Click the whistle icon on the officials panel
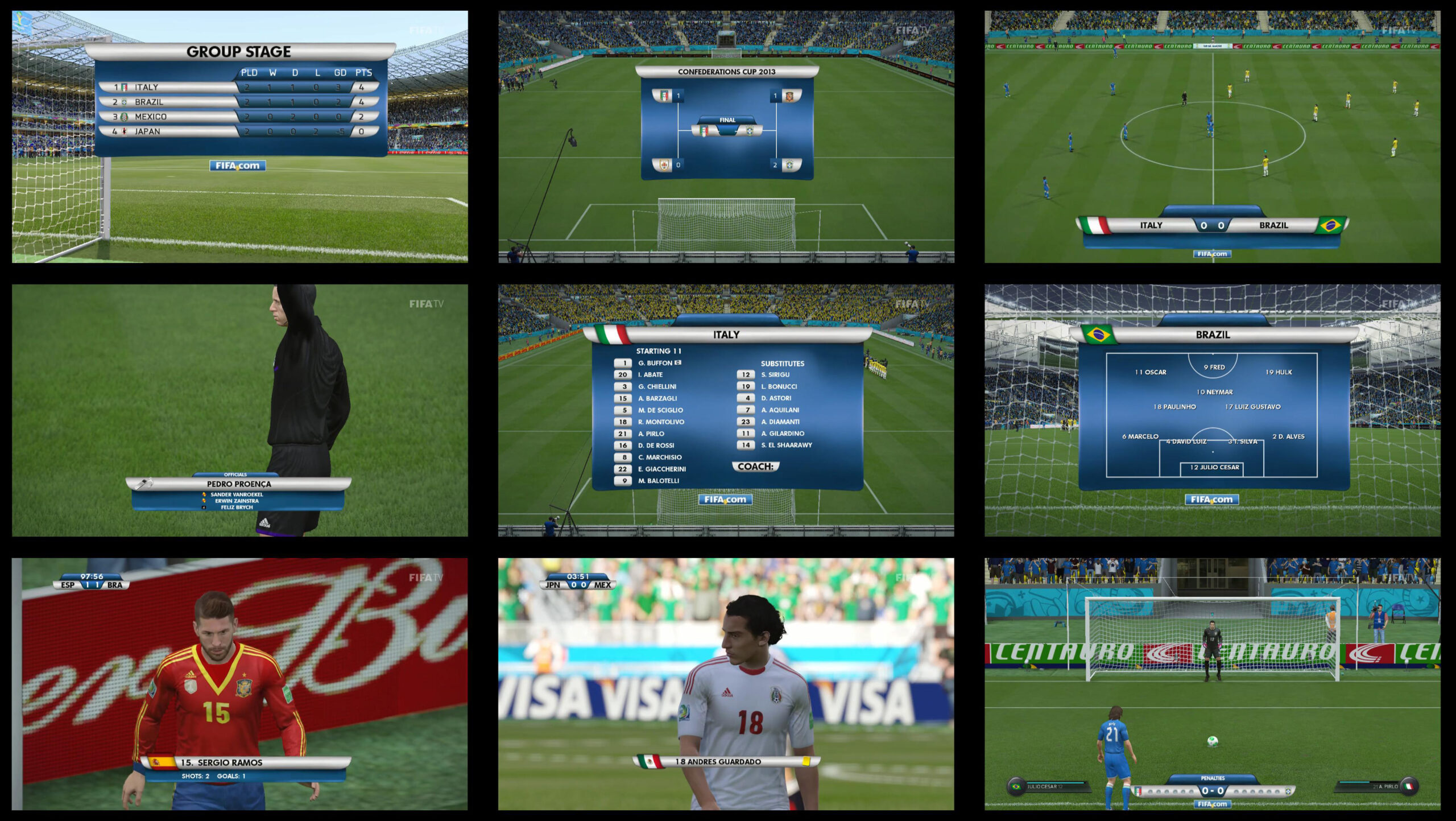The width and height of the screenshot is (1456, 821). 146,484
